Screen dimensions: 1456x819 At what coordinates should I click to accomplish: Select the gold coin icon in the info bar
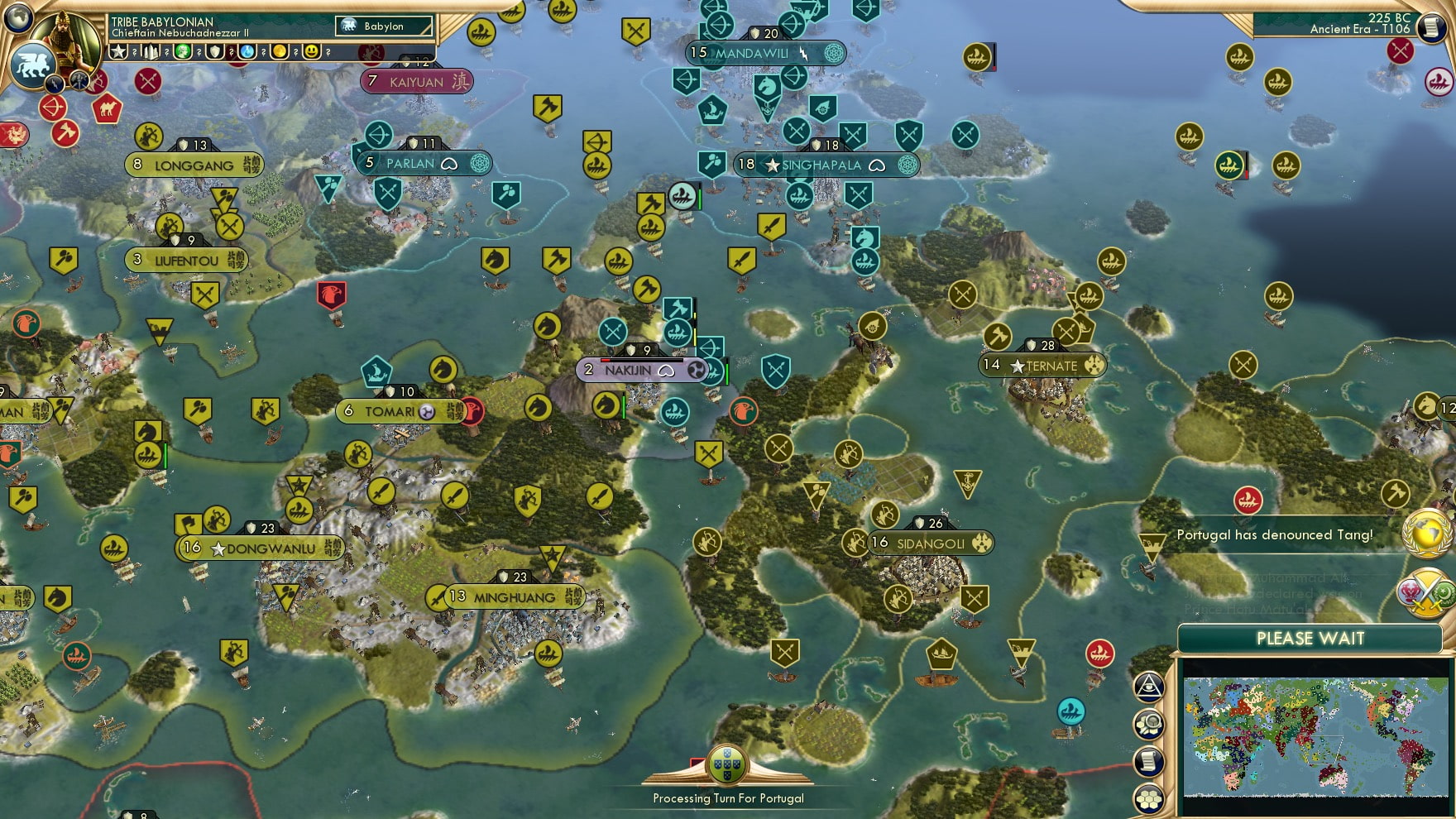pos(280,51)
